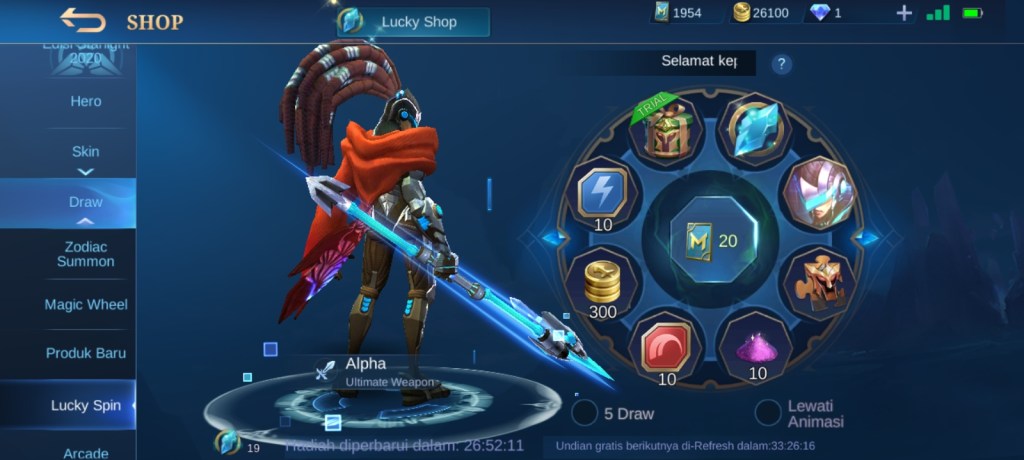This screenshot has width=1024, height=460.
Task: Add diamonds with the plus button
Action: (x=904, y=13)
